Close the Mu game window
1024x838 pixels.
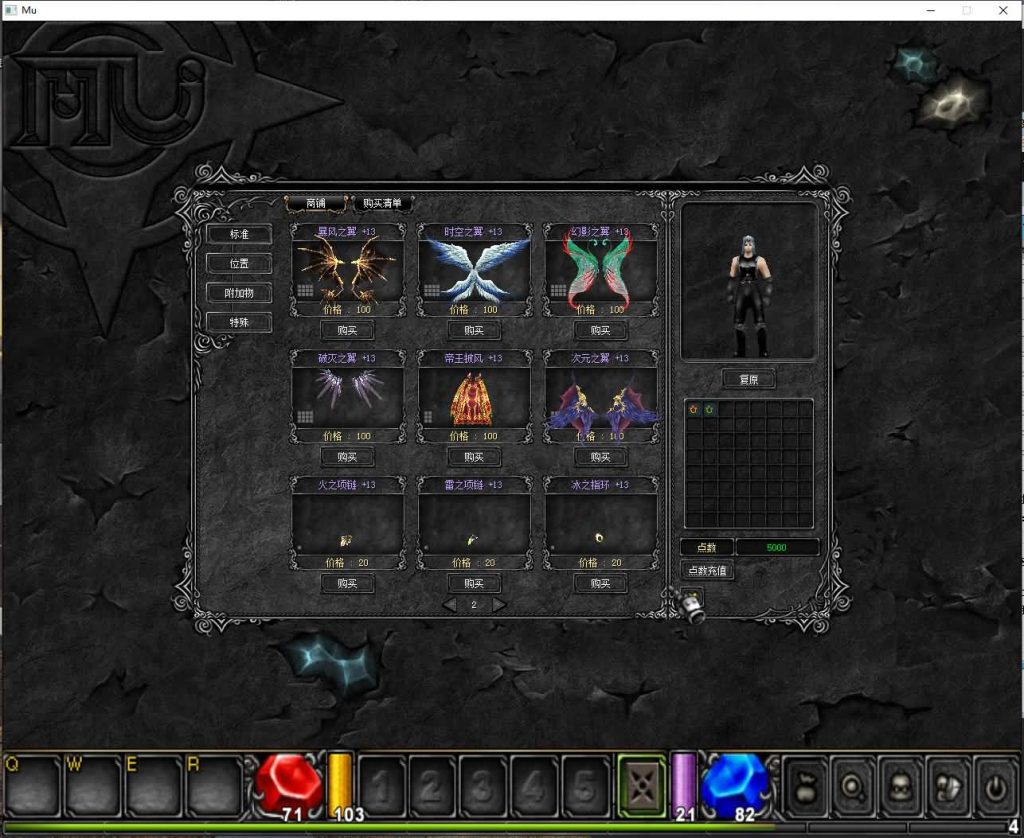(x=1003, y=10)
